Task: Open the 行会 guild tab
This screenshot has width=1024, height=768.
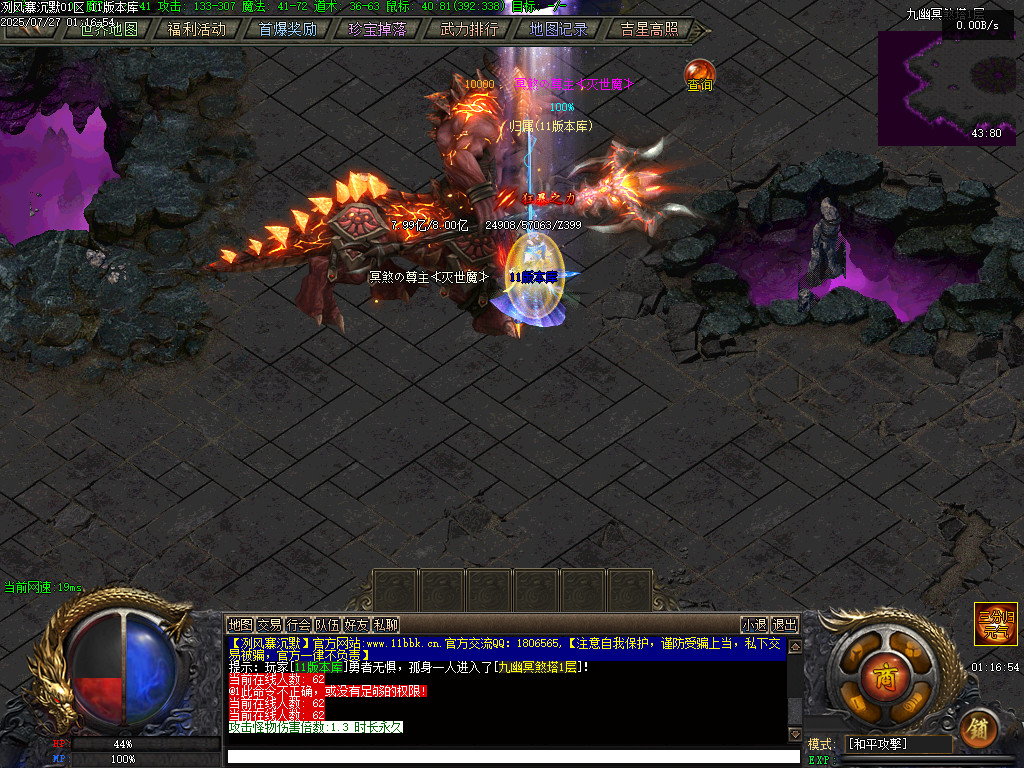Action: click(x=298, y=625)
